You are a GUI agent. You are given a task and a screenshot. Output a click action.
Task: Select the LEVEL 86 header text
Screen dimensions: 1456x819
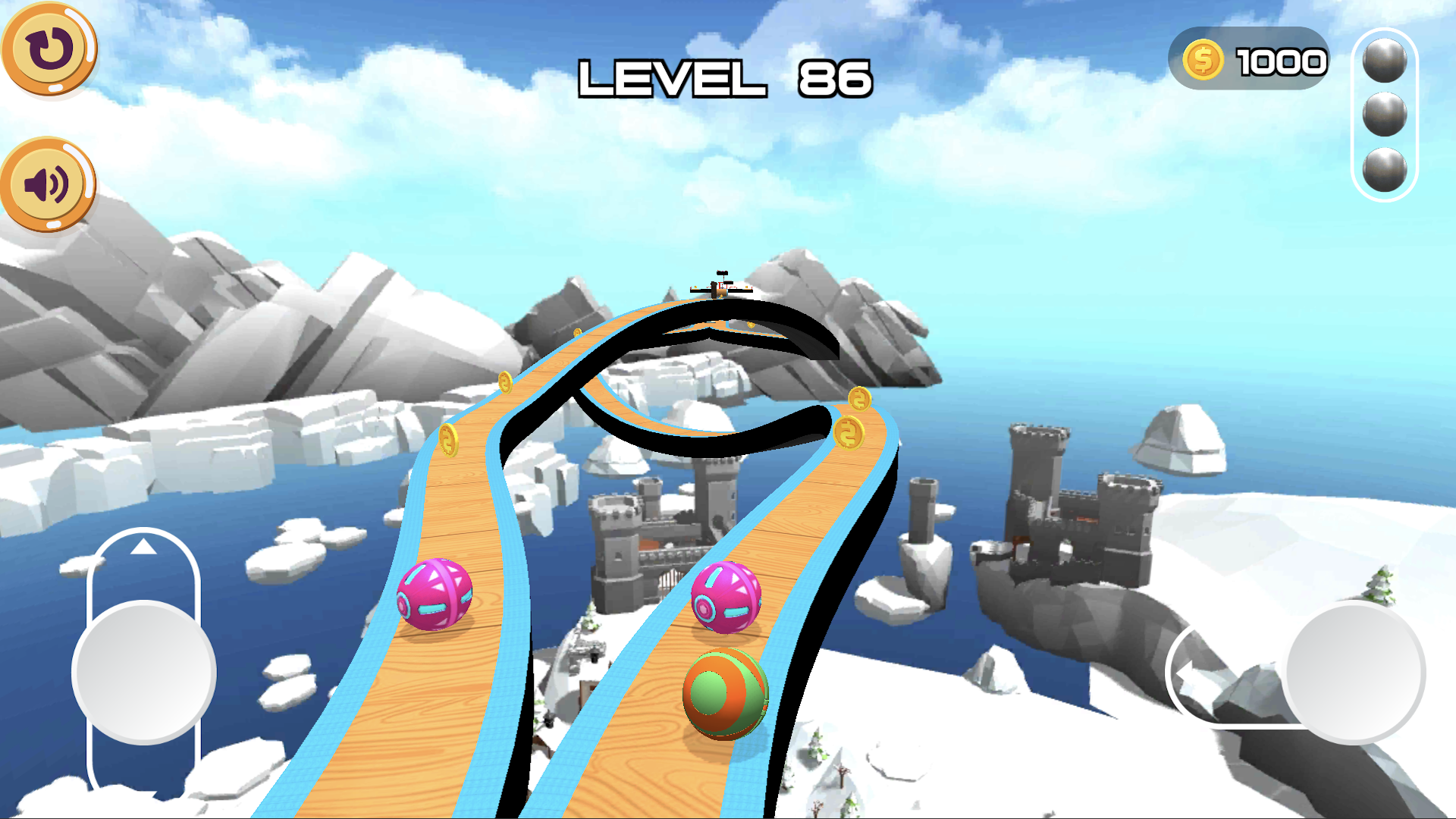click(x=726, y=78)
